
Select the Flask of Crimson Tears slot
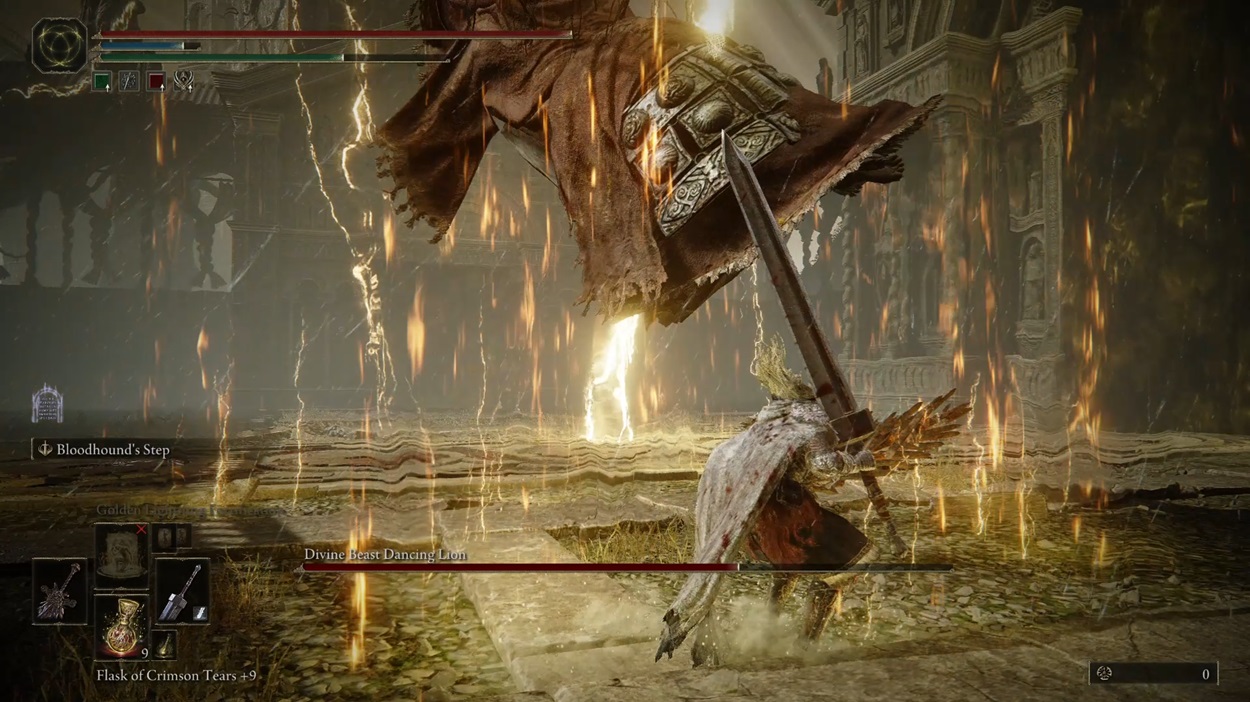point(121,627)
